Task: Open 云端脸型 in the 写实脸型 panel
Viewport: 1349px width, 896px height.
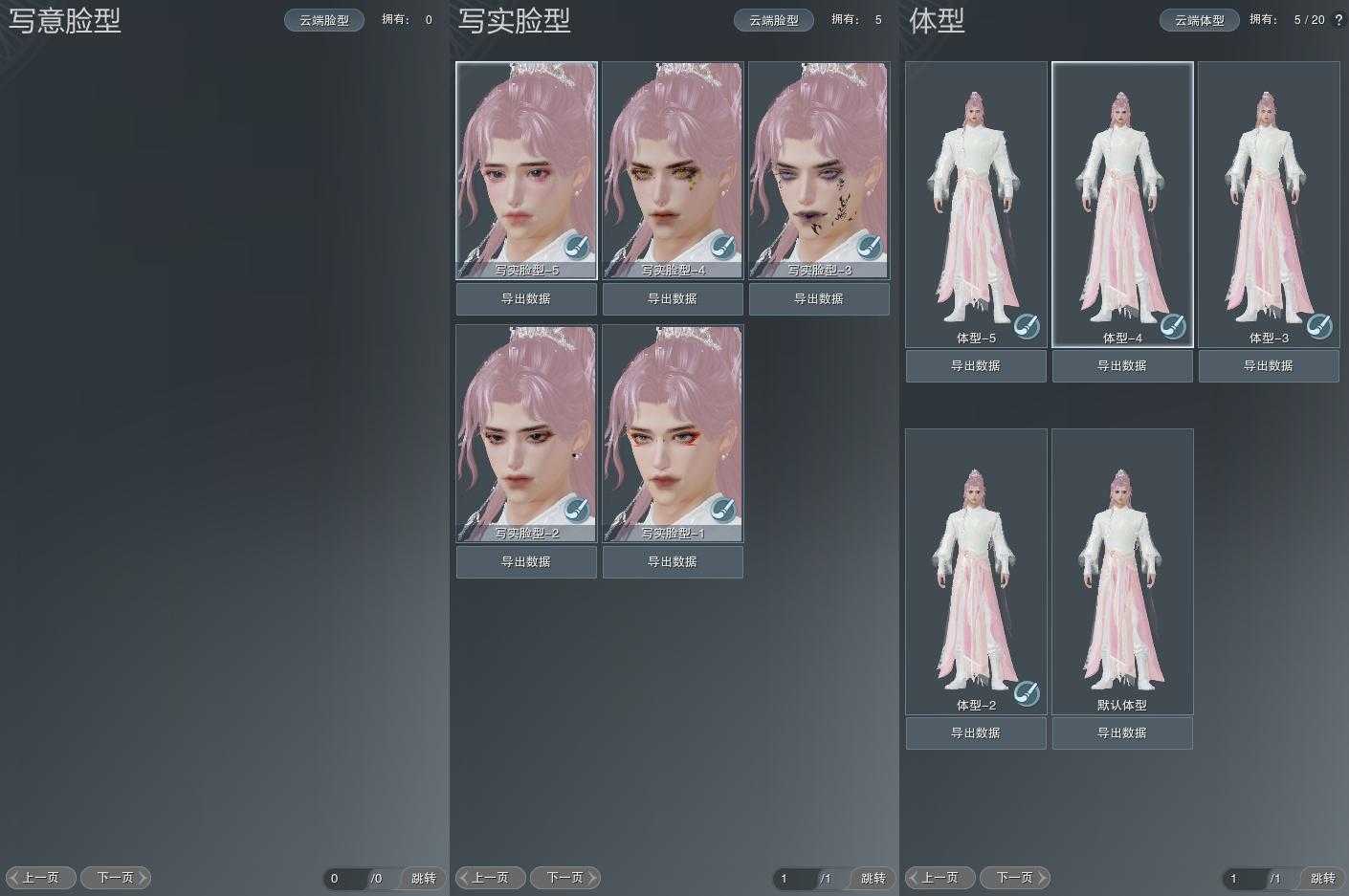Action: [x=774, y=20]
